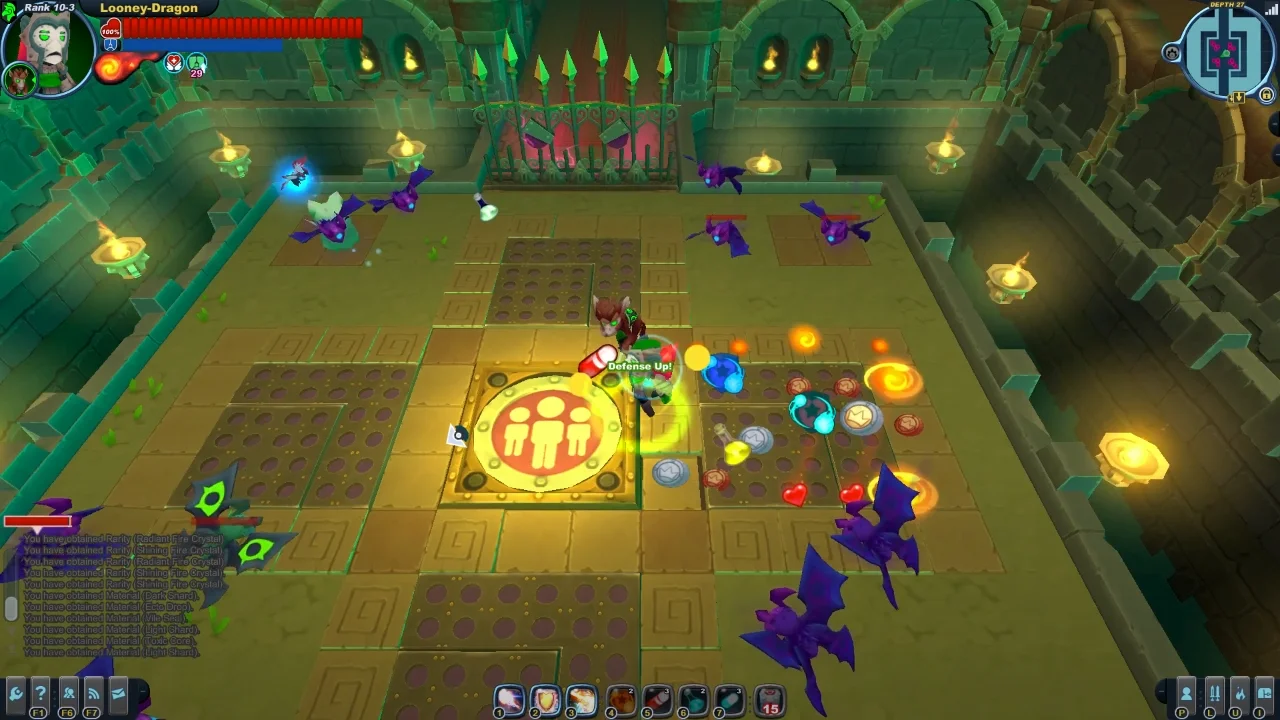The image size is (1280, 720).
Task: Click the broadcast feed icon
Action: click(93, 692)
